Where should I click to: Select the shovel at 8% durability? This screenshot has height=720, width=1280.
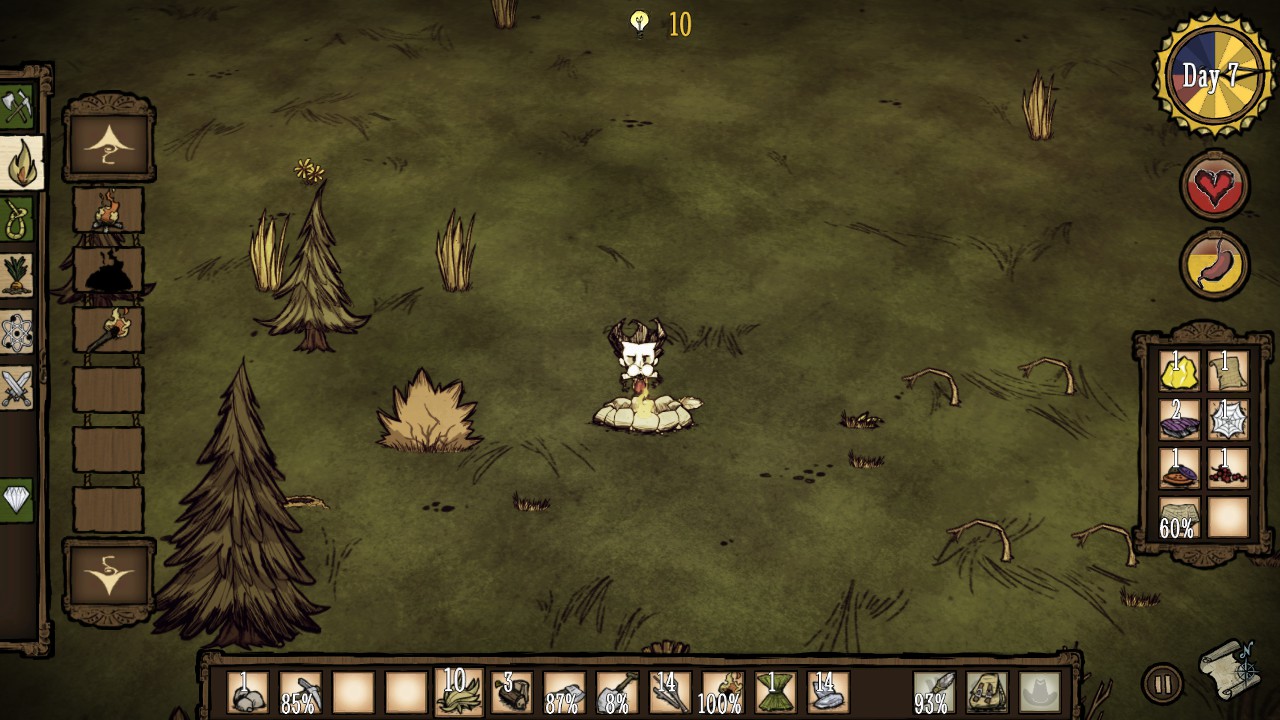pos(616,692)
